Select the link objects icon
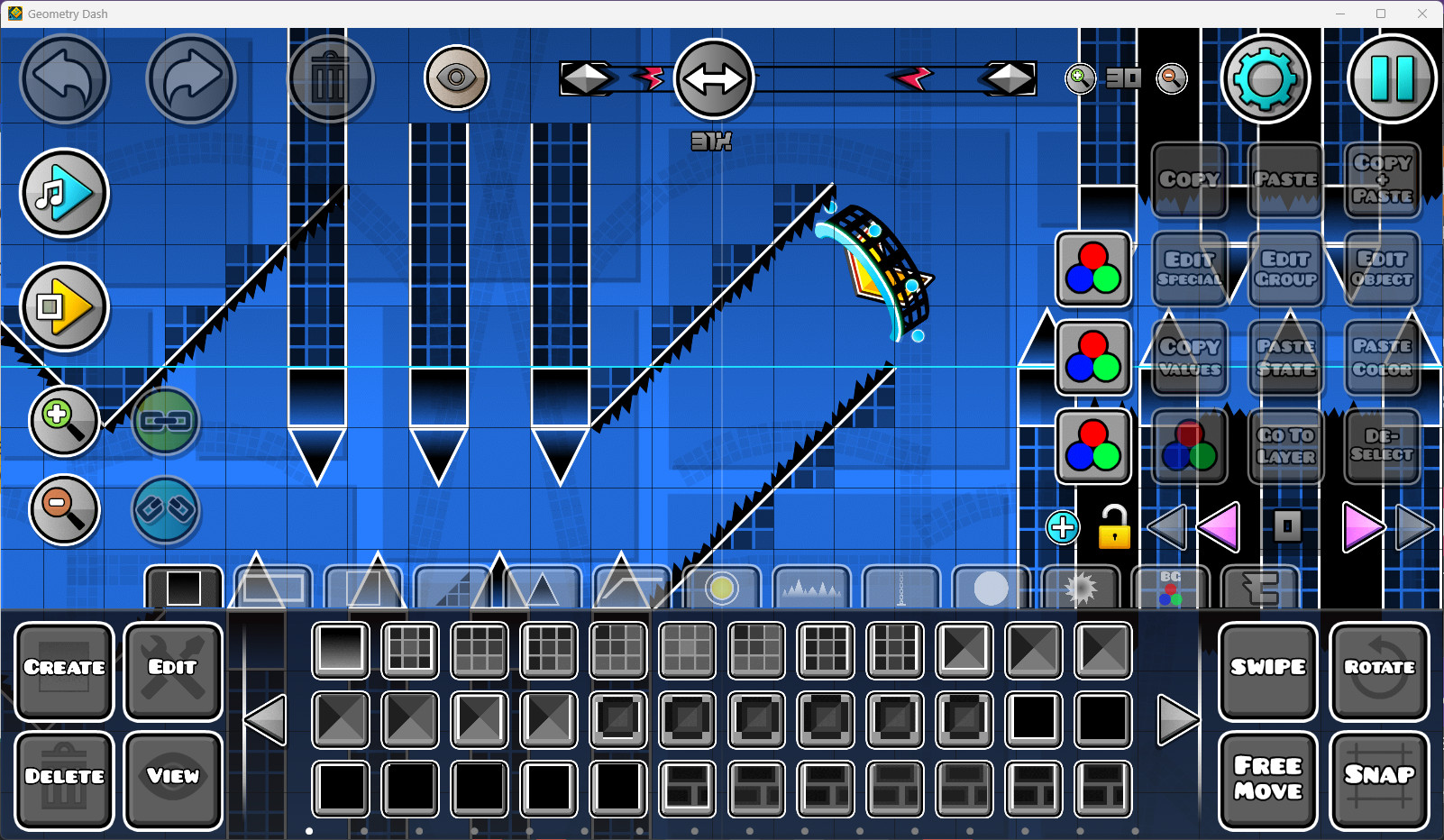Screen dimensions: 1444x840 click(166, 422)
